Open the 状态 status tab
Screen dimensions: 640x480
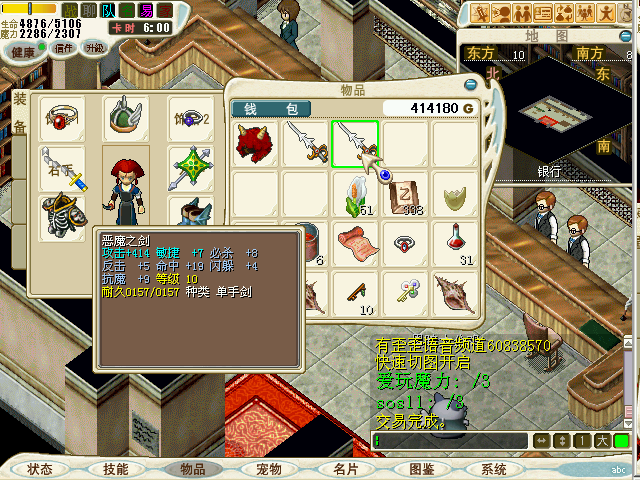[41, 469]
